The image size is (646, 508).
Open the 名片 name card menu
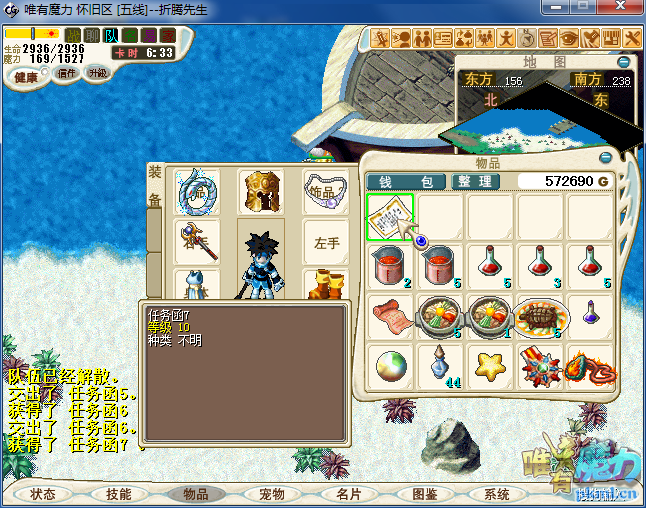coord(349,494)
